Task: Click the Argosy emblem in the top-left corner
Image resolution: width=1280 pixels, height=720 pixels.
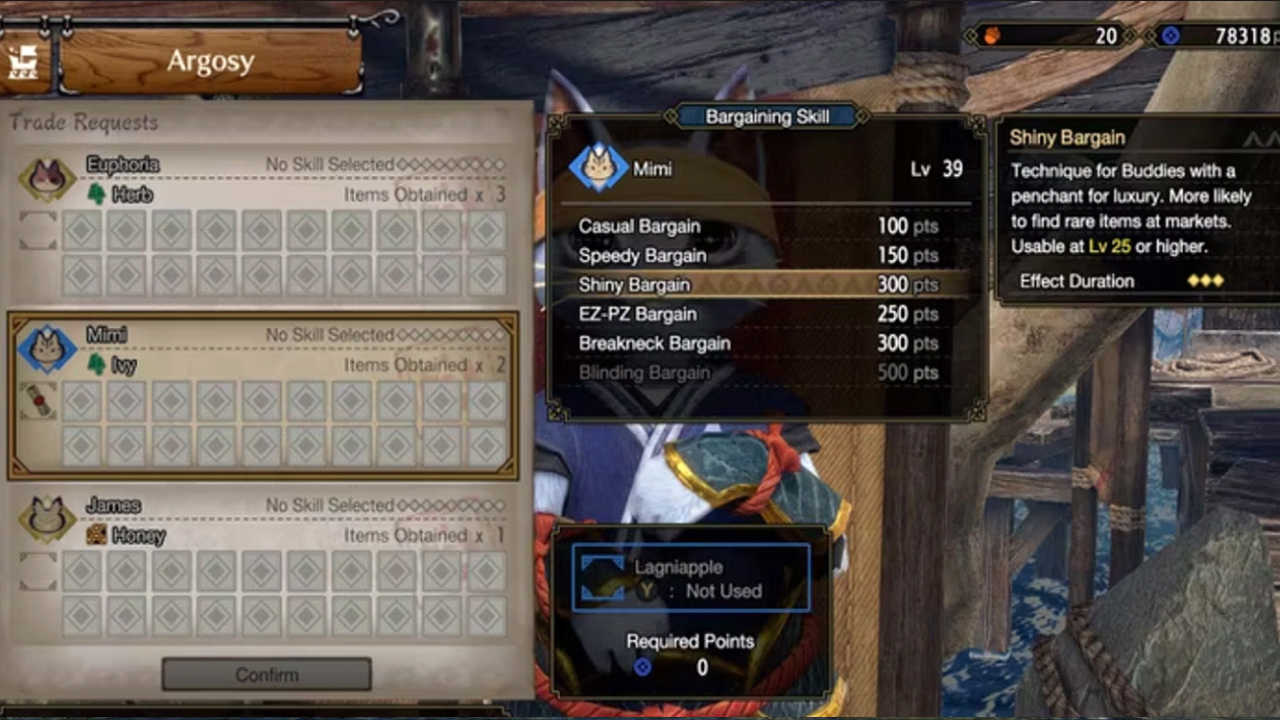Action: tap(24, 57)
